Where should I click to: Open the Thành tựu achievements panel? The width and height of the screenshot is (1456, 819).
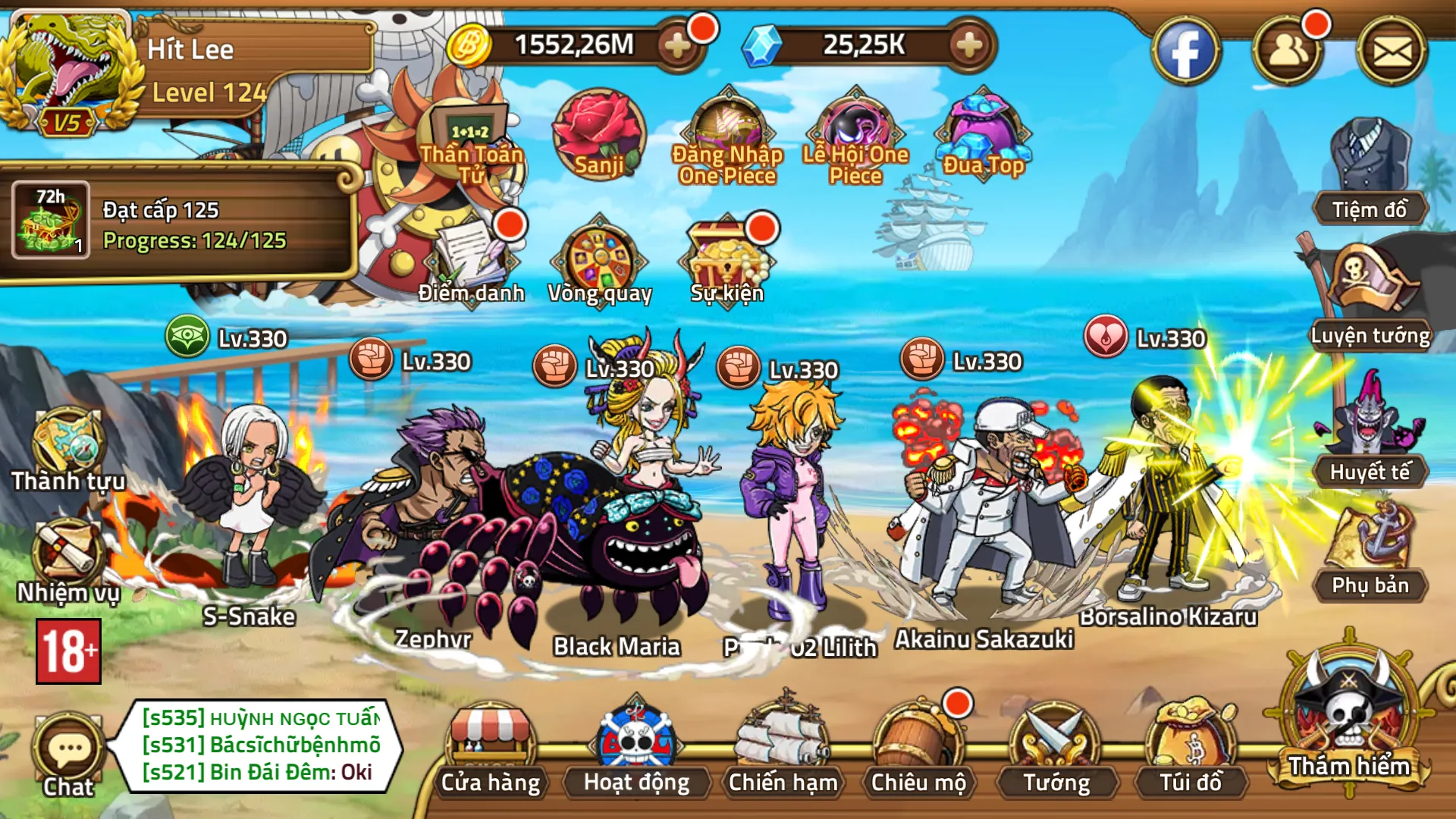point(67,447)
